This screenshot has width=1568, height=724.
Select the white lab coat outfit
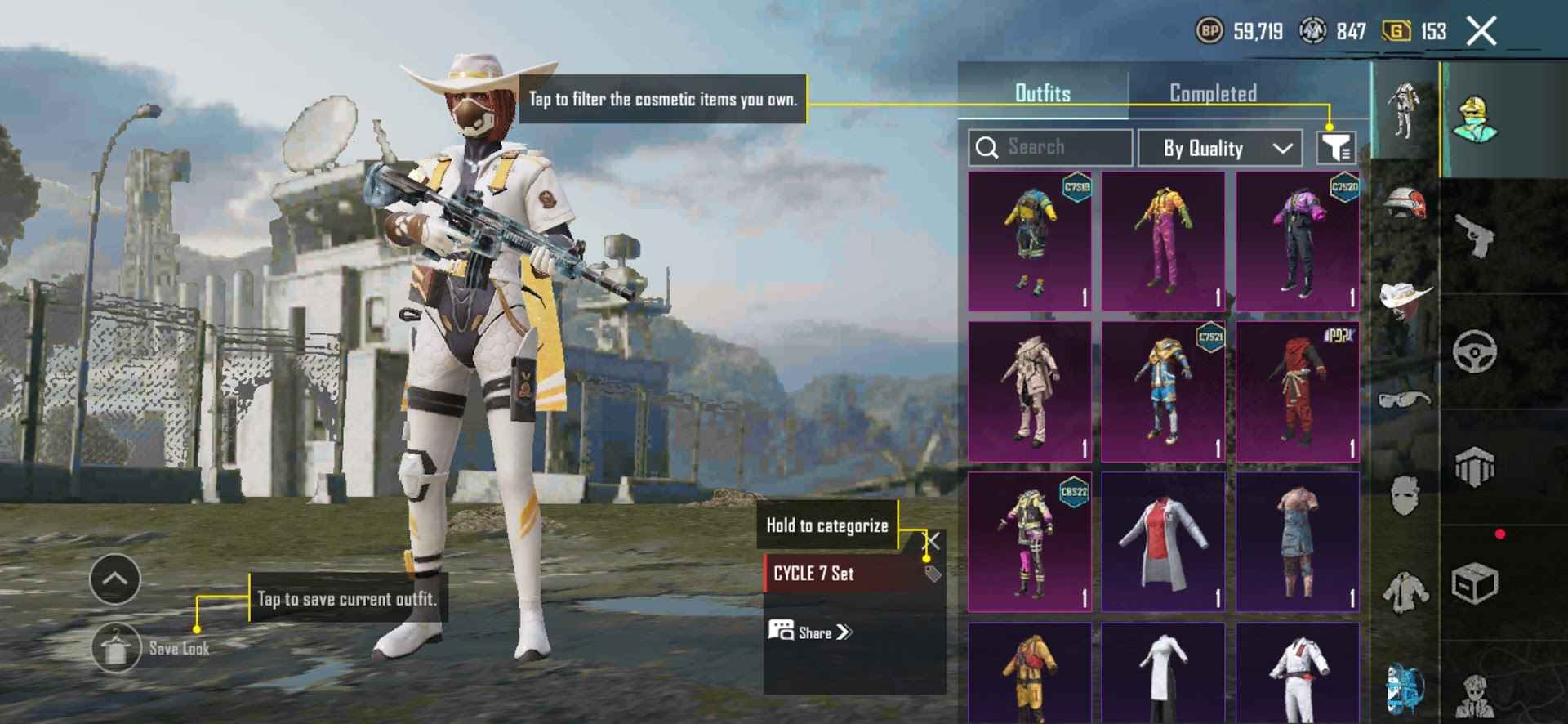pos(1163,542)
